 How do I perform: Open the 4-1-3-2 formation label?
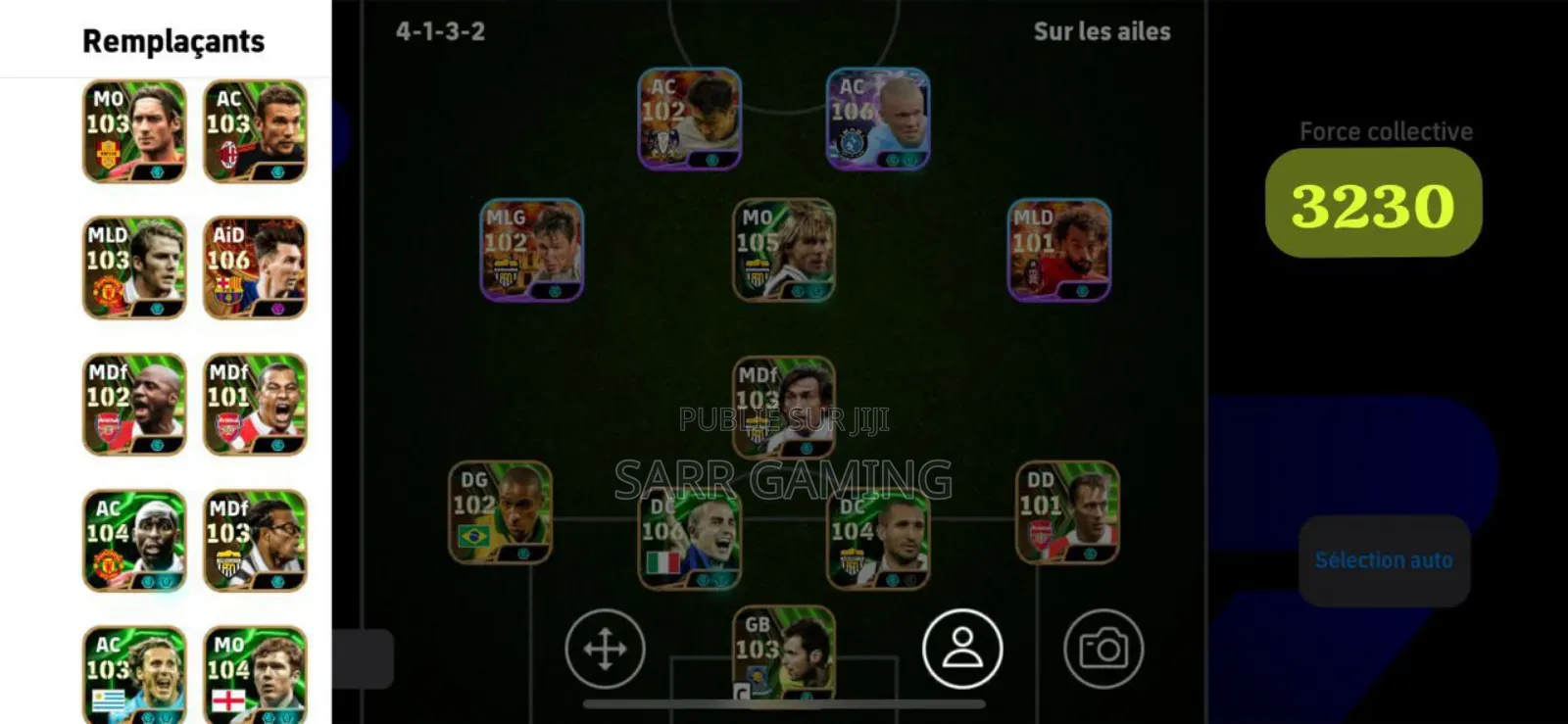441,30
